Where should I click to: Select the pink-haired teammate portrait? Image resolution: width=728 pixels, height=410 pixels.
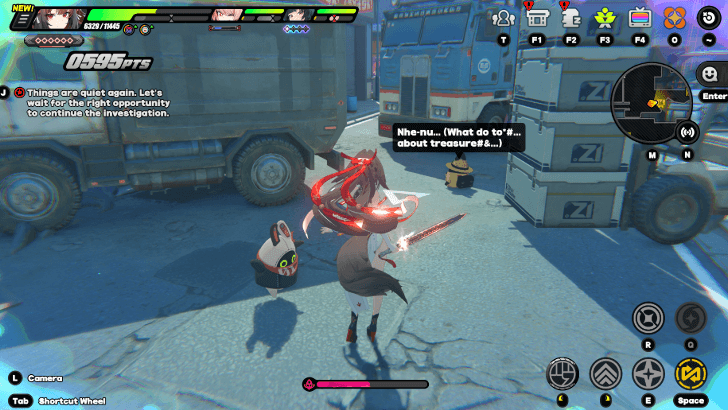pos(228,15)
